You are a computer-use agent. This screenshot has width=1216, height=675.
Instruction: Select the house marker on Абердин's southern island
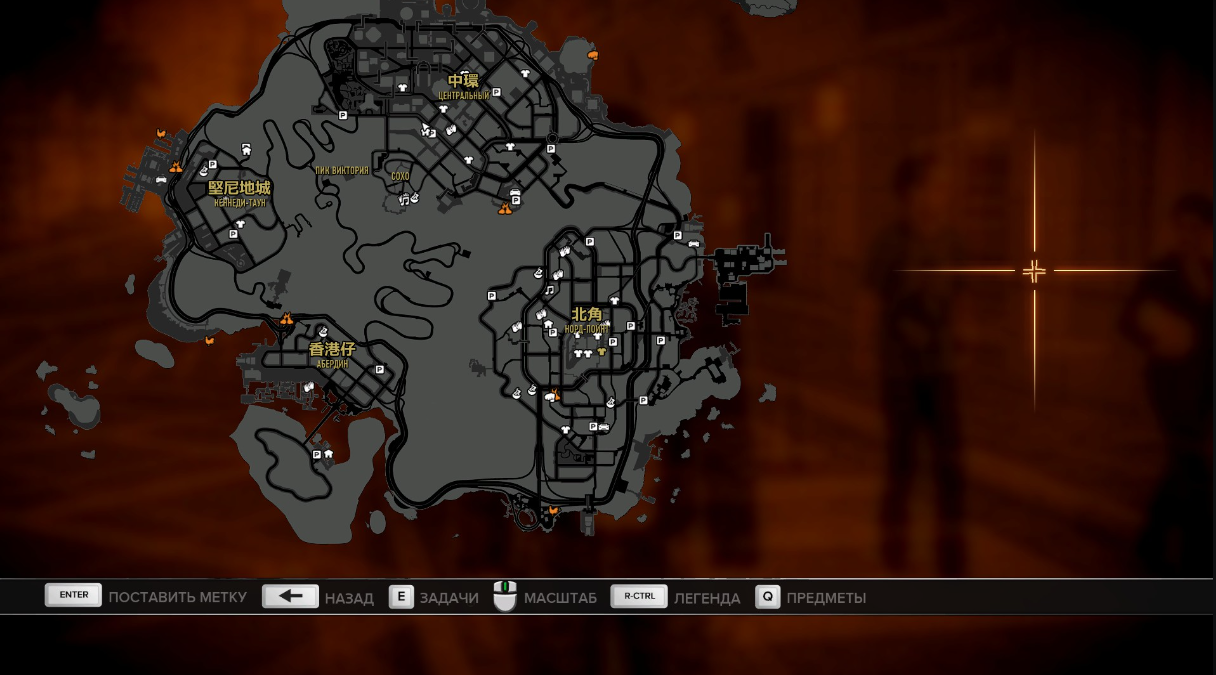329,454
